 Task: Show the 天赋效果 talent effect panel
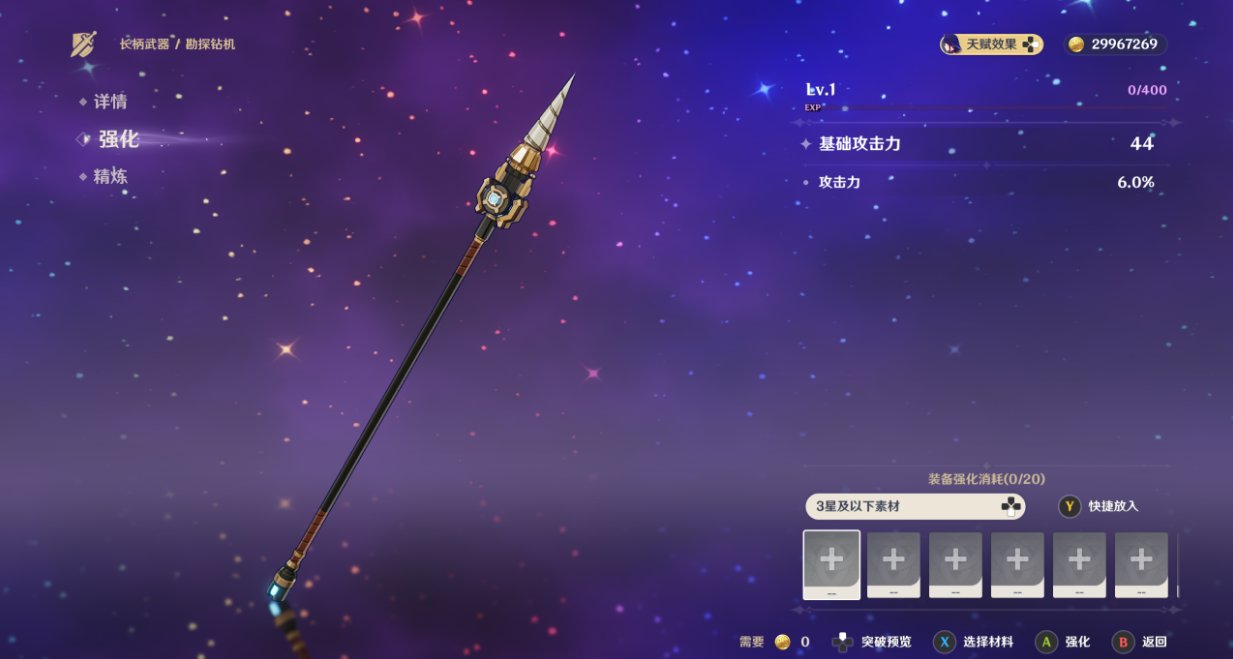pyautogui.click(x=991, y=44)
